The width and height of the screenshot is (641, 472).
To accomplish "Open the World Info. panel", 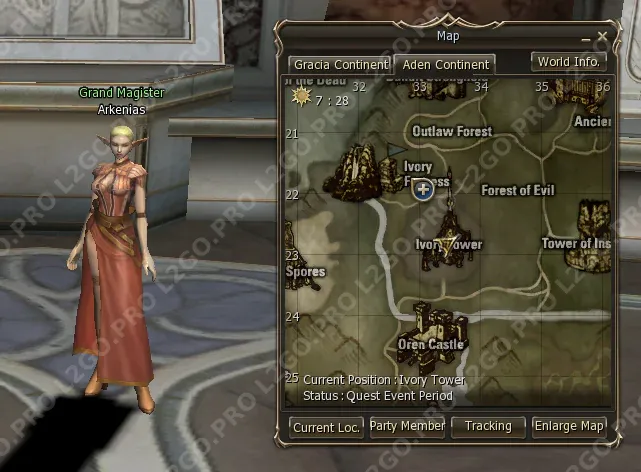I will click(x=568, y=62).
